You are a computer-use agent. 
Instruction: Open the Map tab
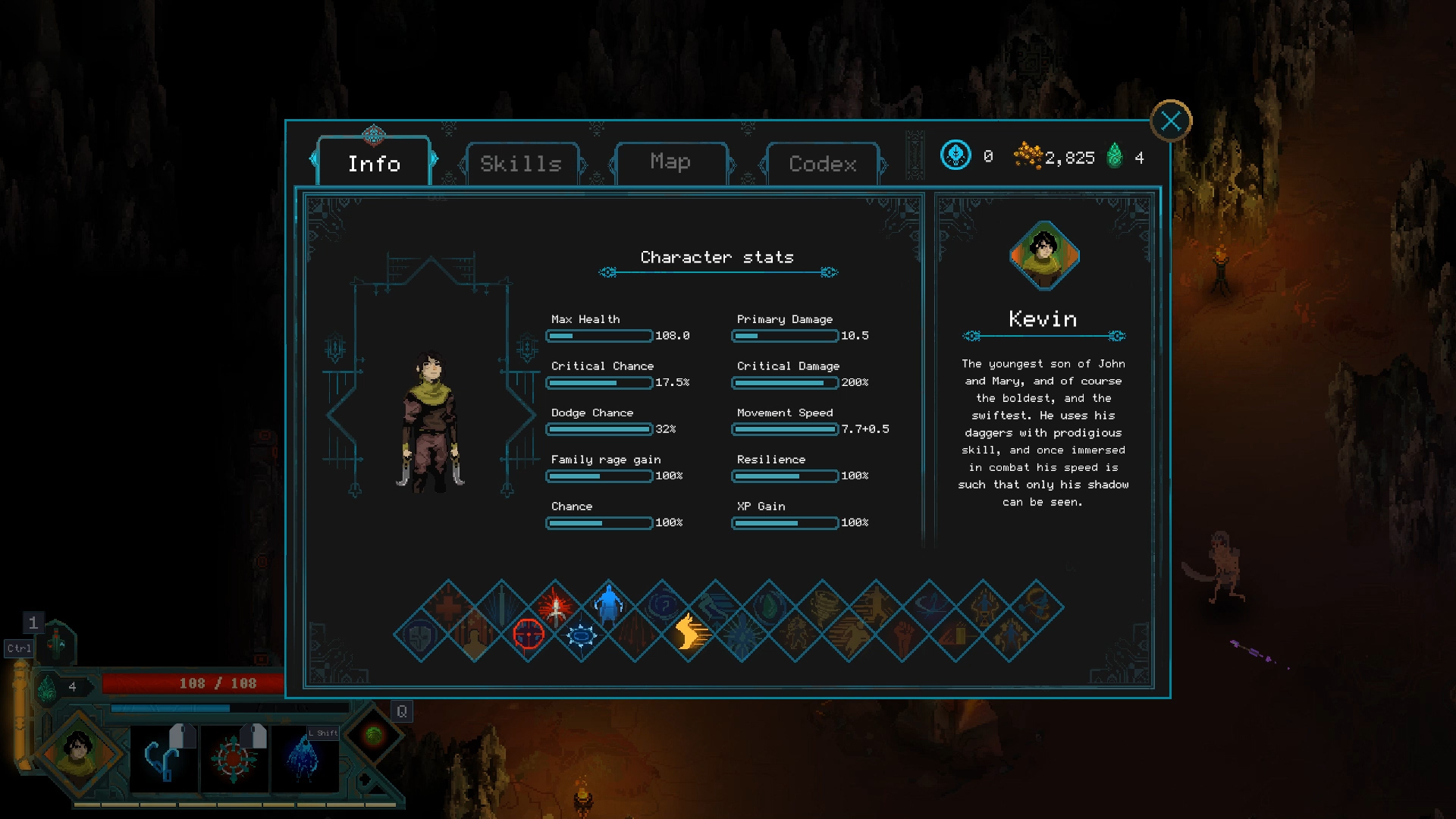670,162
